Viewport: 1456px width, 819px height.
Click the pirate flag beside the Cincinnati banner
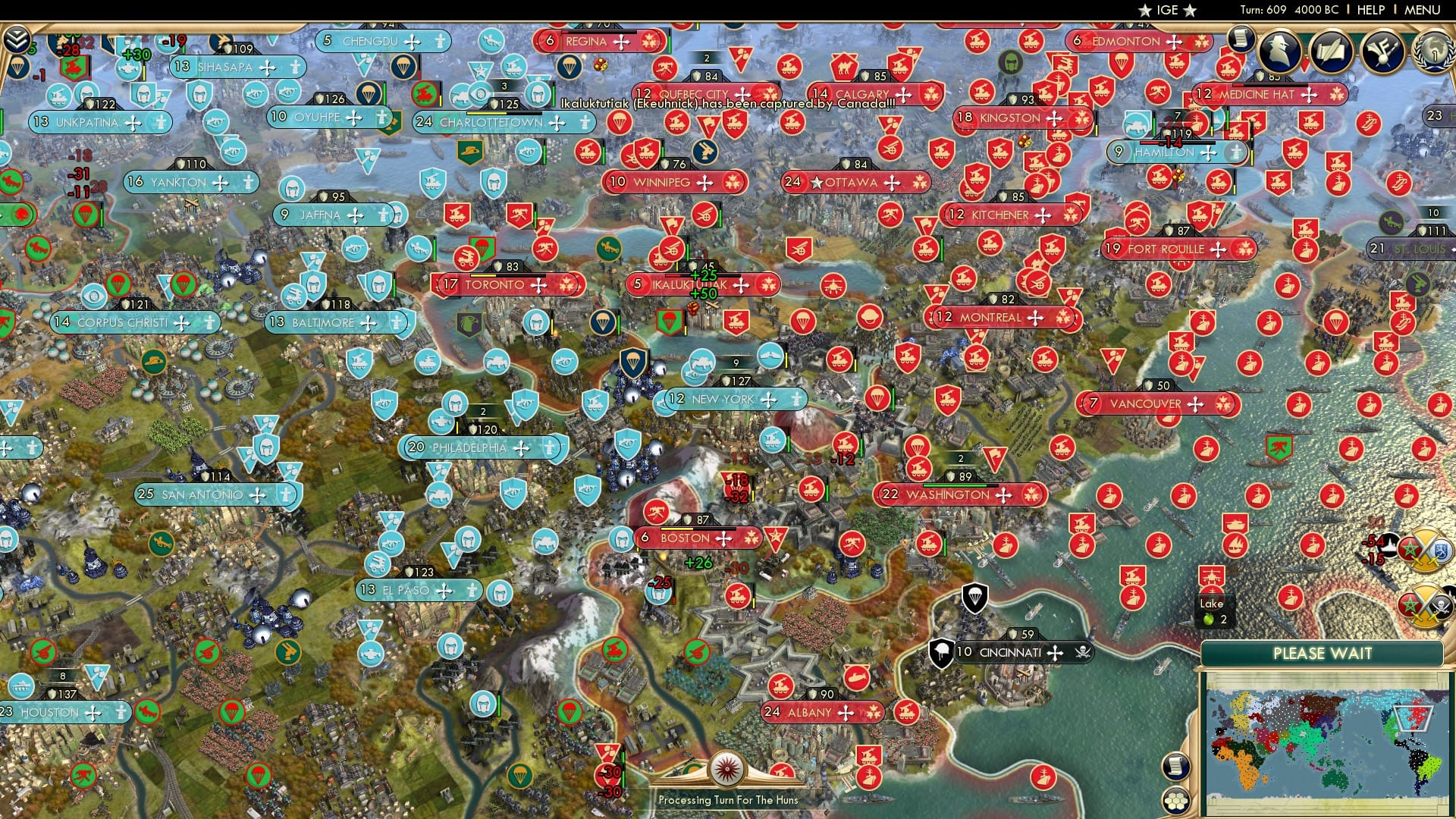1082,651
